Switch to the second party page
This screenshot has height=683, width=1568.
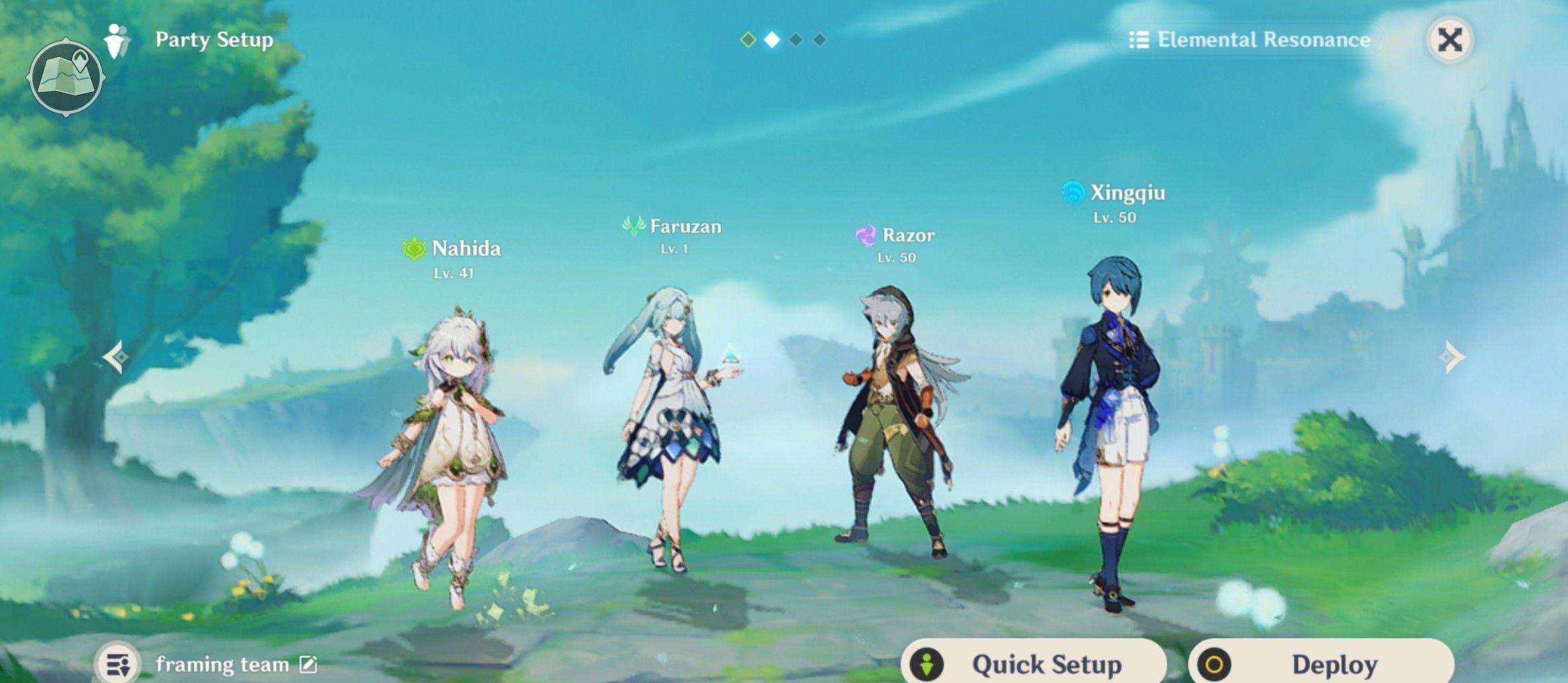773,41
